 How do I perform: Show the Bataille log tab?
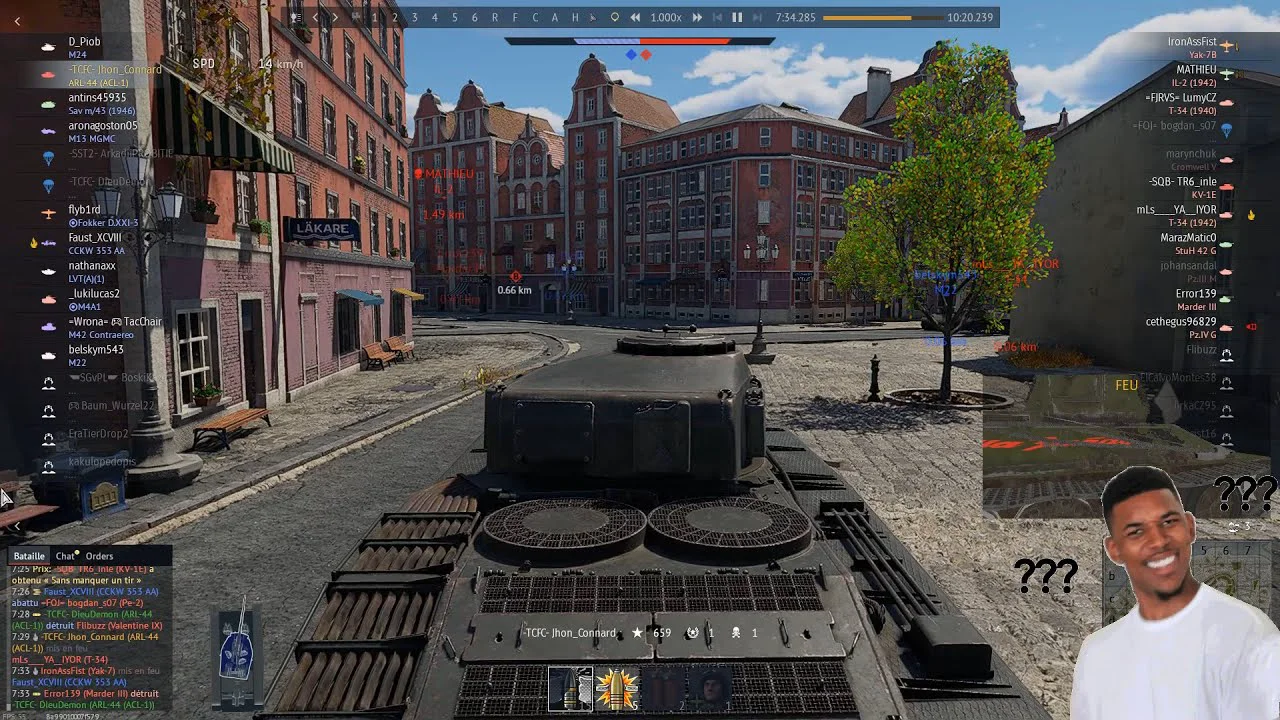[29, 556]
